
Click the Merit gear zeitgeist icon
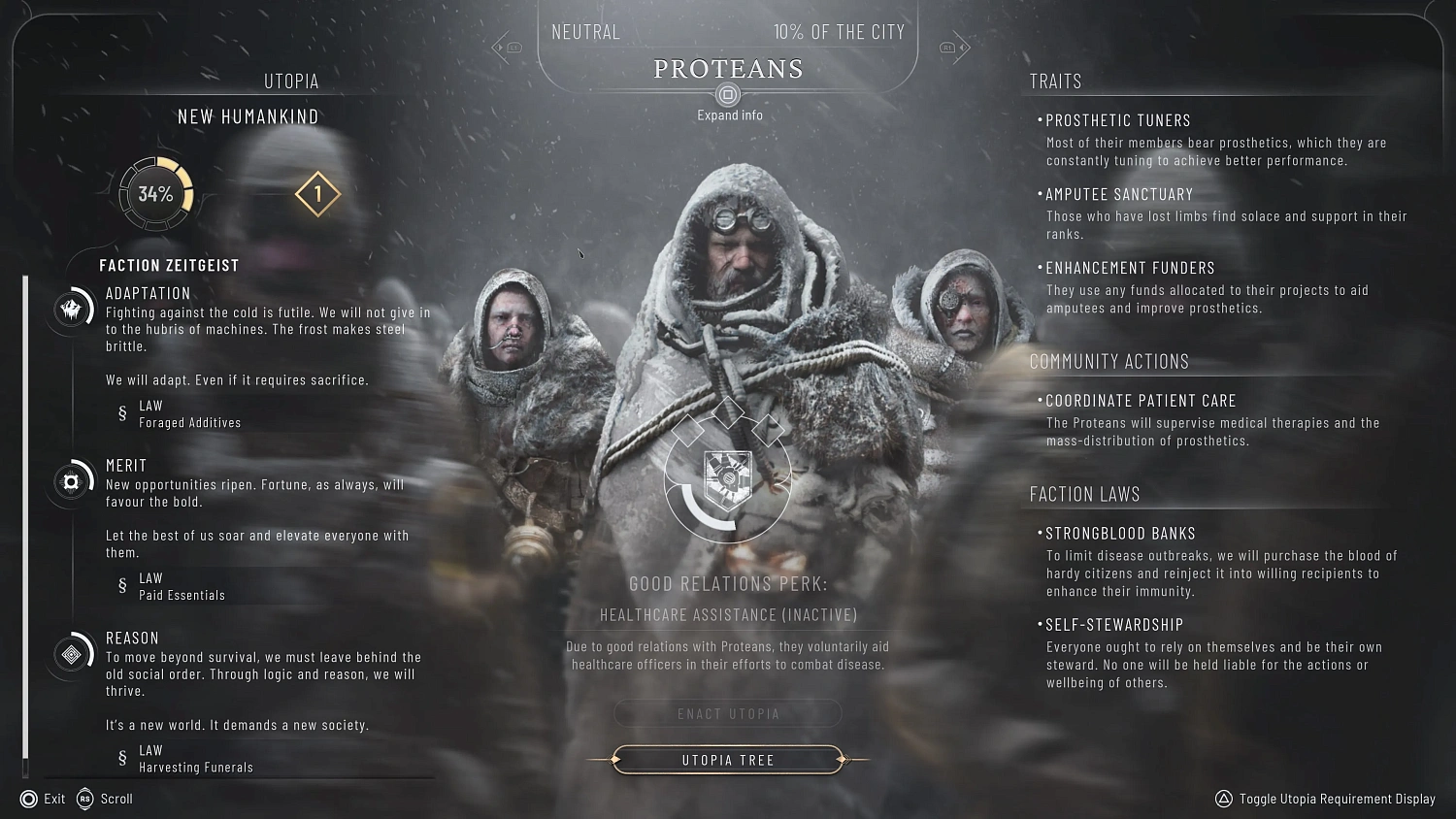pyautogui.click(x=69, y=480)
